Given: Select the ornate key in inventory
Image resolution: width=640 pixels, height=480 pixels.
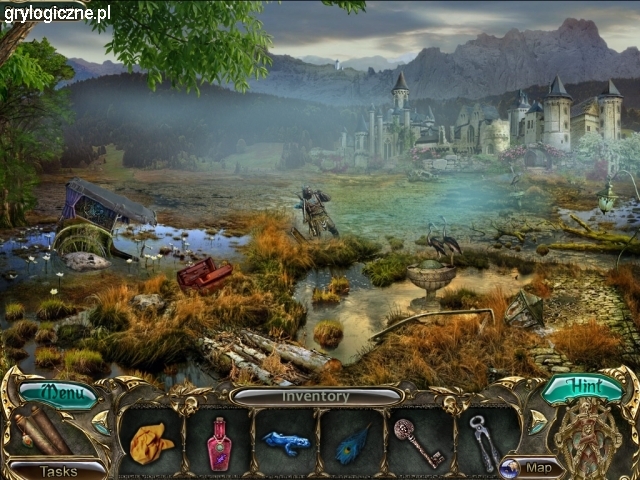Looking at the screenshot, I should tap(418, 442).
